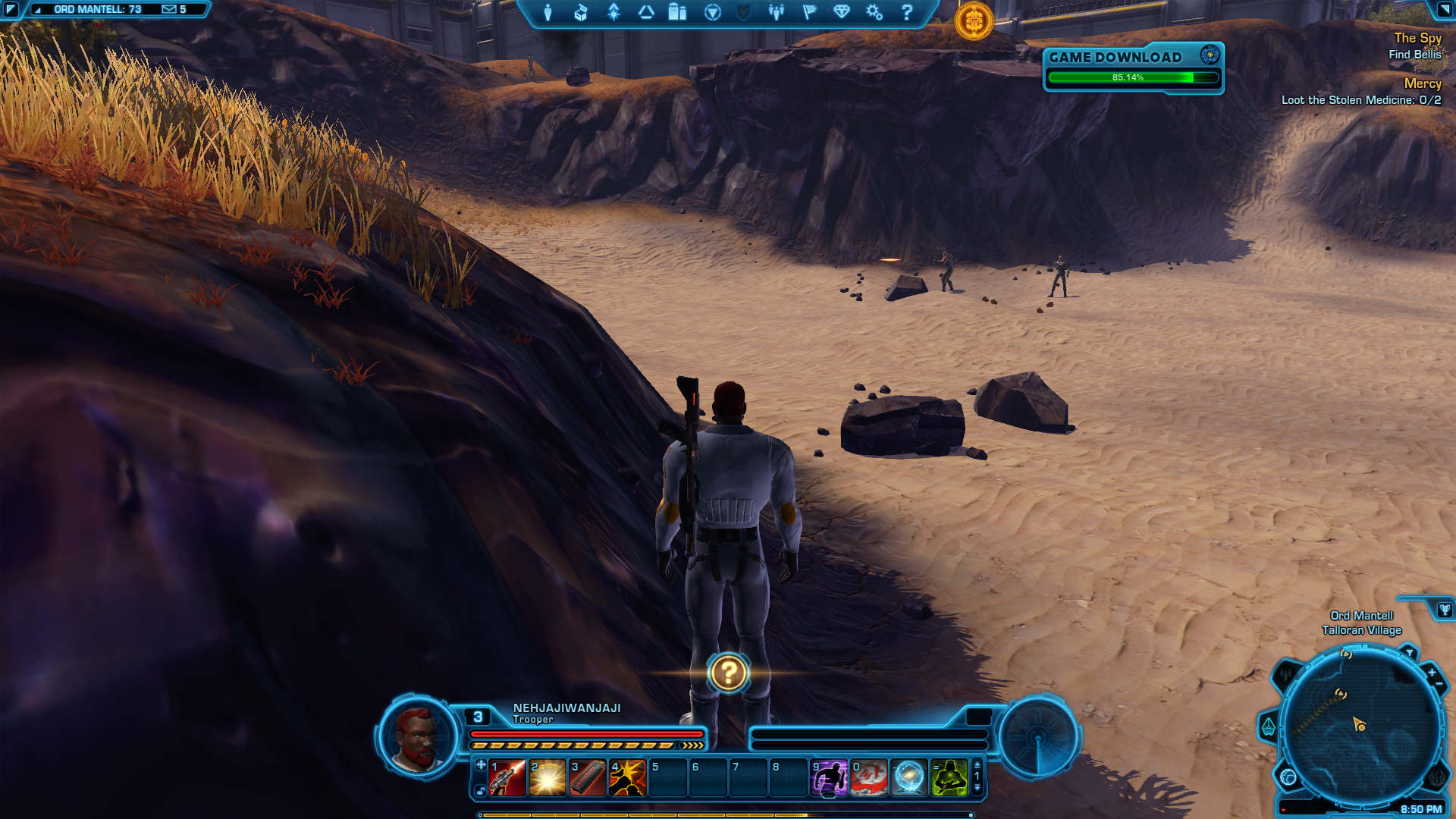Open the flag icon in top menu
This screenshot has width=1456, height=819.
point(809,12)
